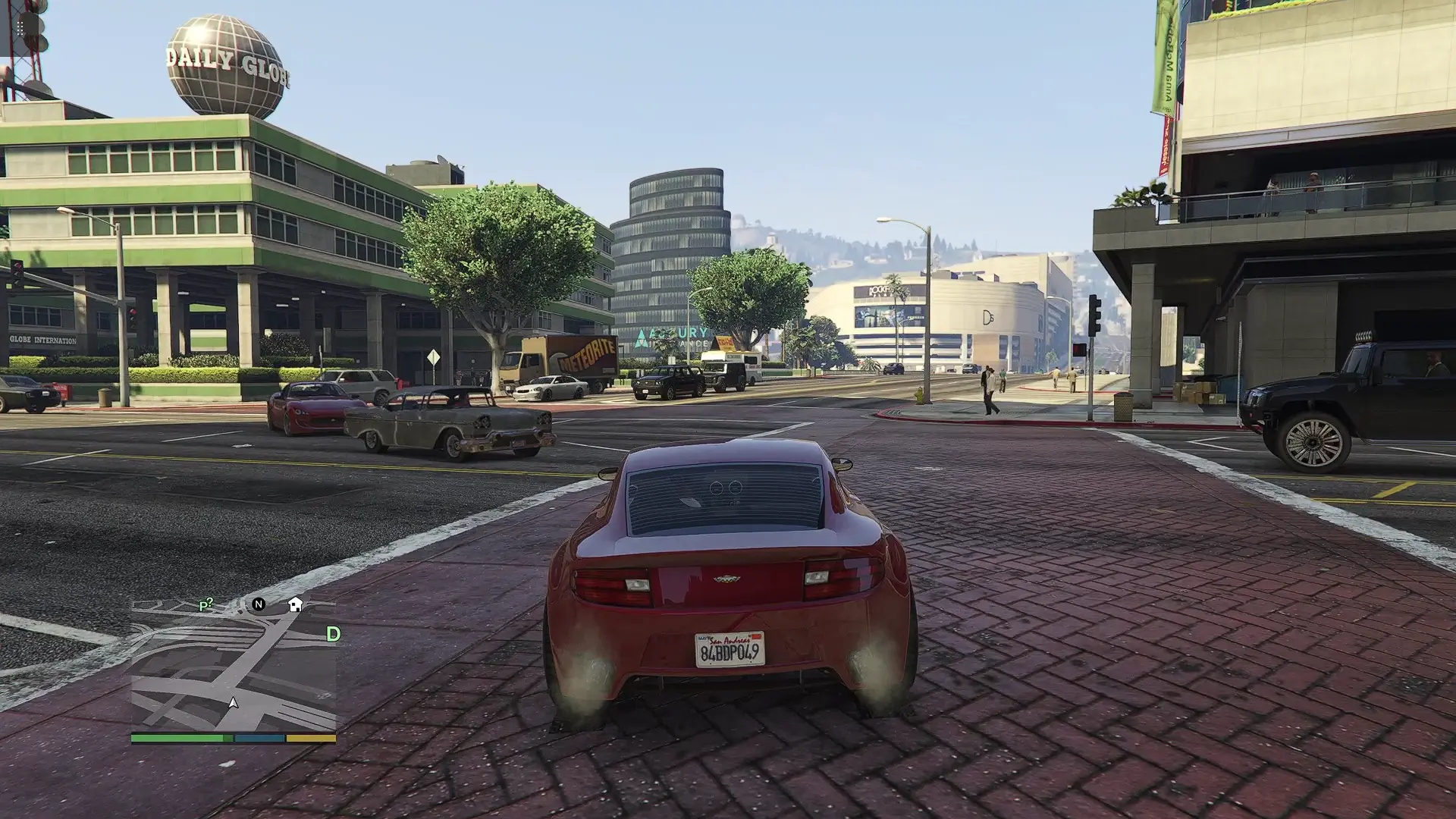The image size is (1456, 819).
Task: Click the minimap's player arrow marker
Action: pyautogui.click(x=234, y=703)
